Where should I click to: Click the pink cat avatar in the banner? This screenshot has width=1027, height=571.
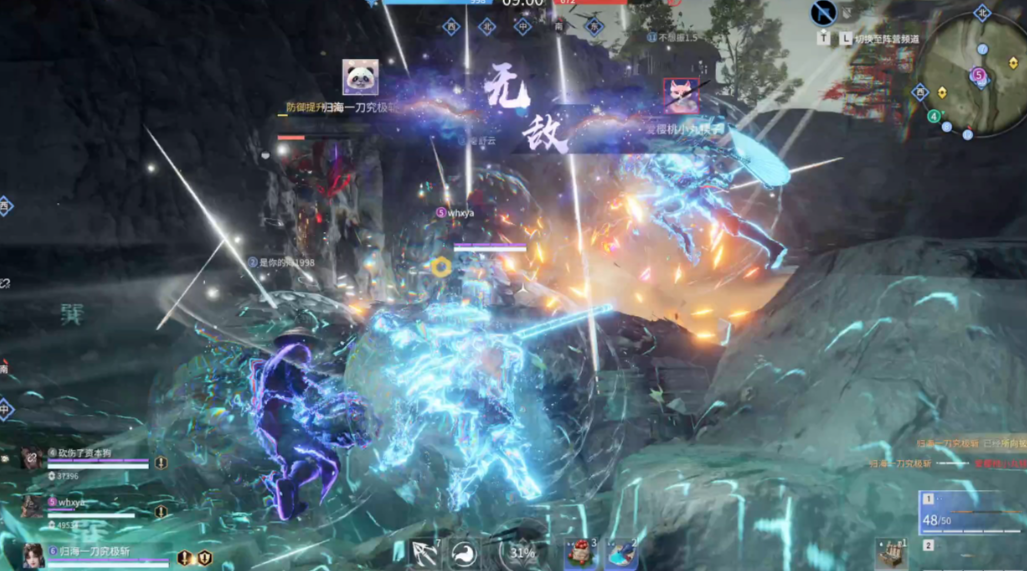pyautogui.click(x=682, y=95)
